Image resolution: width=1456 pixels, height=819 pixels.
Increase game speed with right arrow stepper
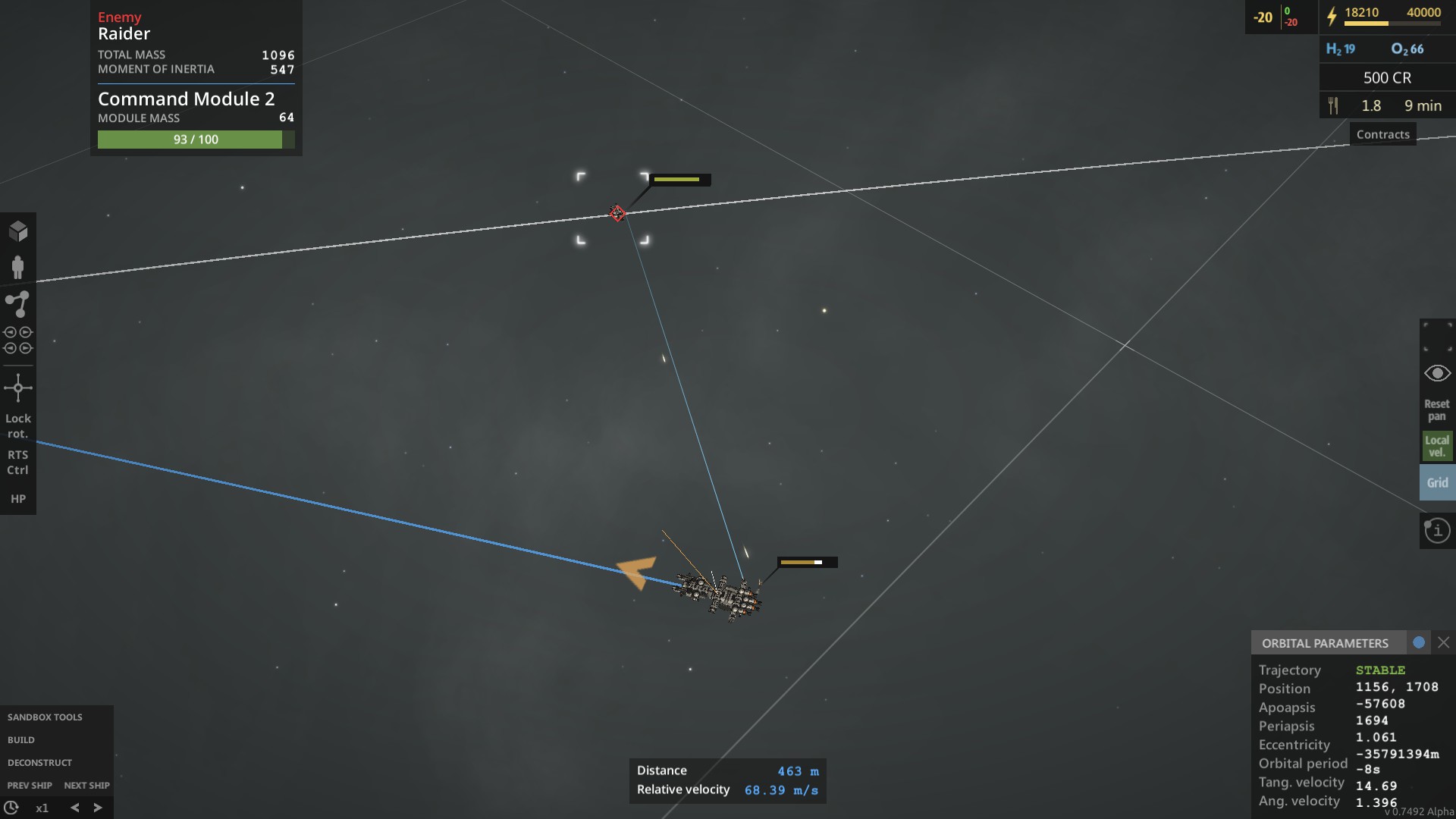pyautogui.click(x=98, y=807)
